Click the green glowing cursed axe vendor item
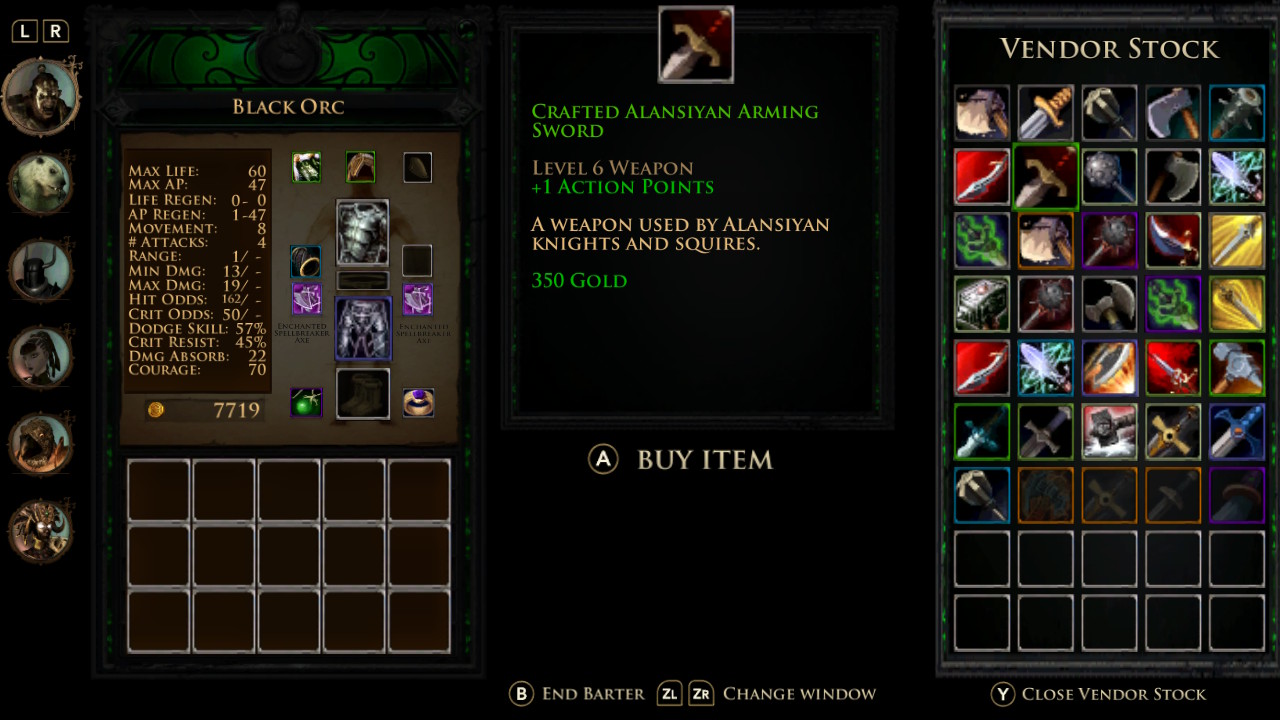Screen dimensions: 1280x720 click(981, 241)
